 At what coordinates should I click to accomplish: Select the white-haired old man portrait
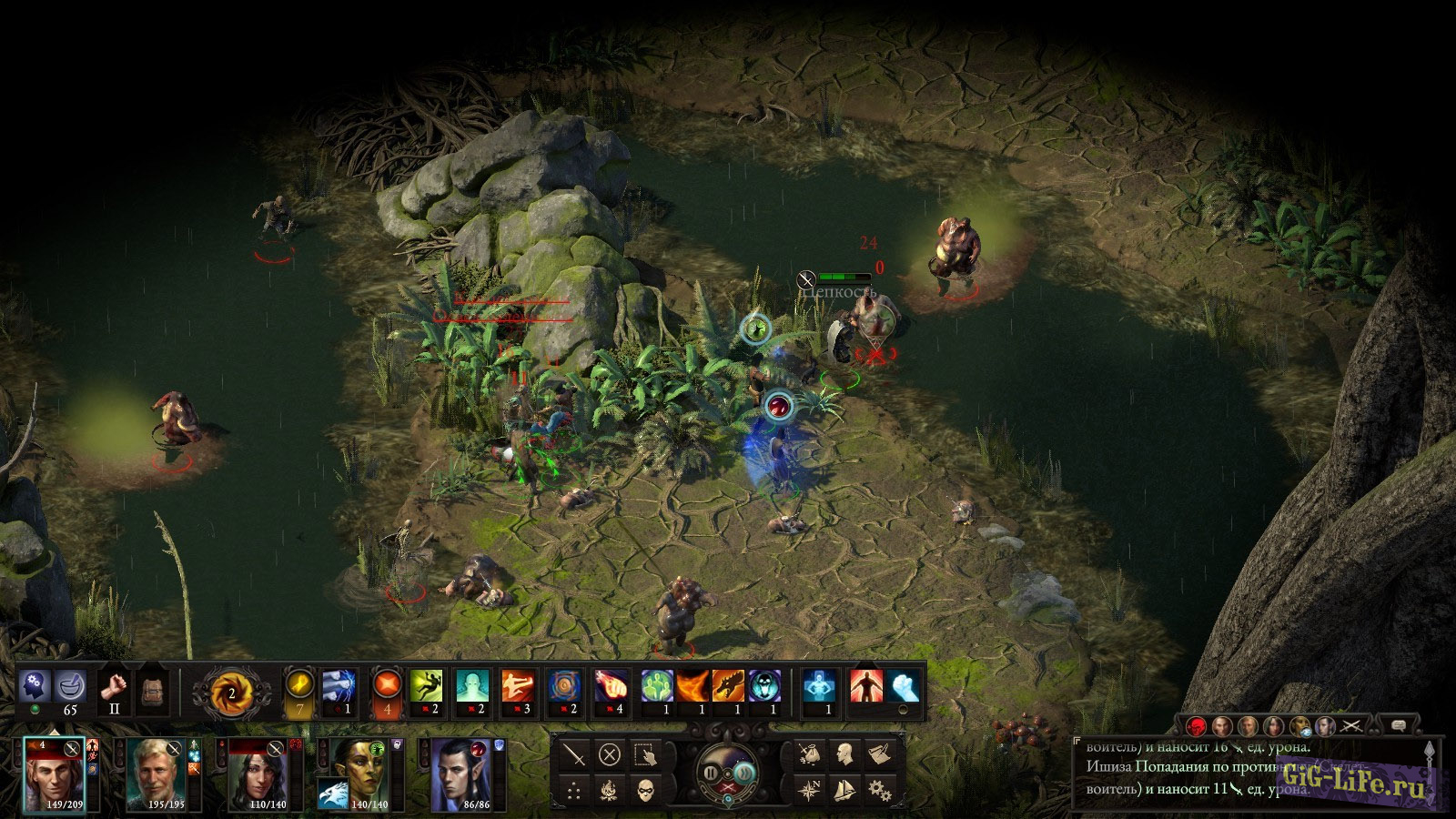156,772
